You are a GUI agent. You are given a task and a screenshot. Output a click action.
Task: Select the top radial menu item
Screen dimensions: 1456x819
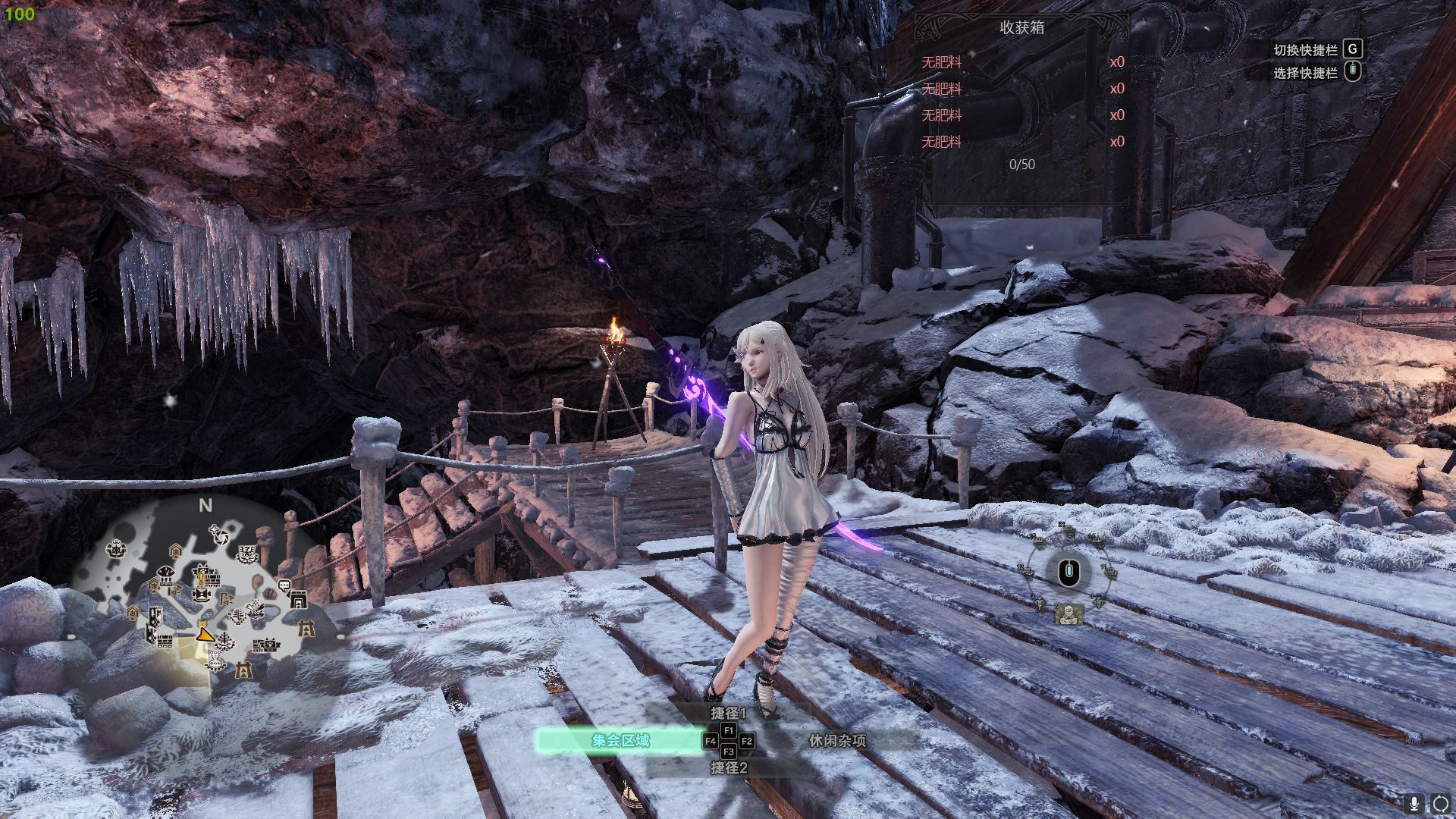[1068, 531]
